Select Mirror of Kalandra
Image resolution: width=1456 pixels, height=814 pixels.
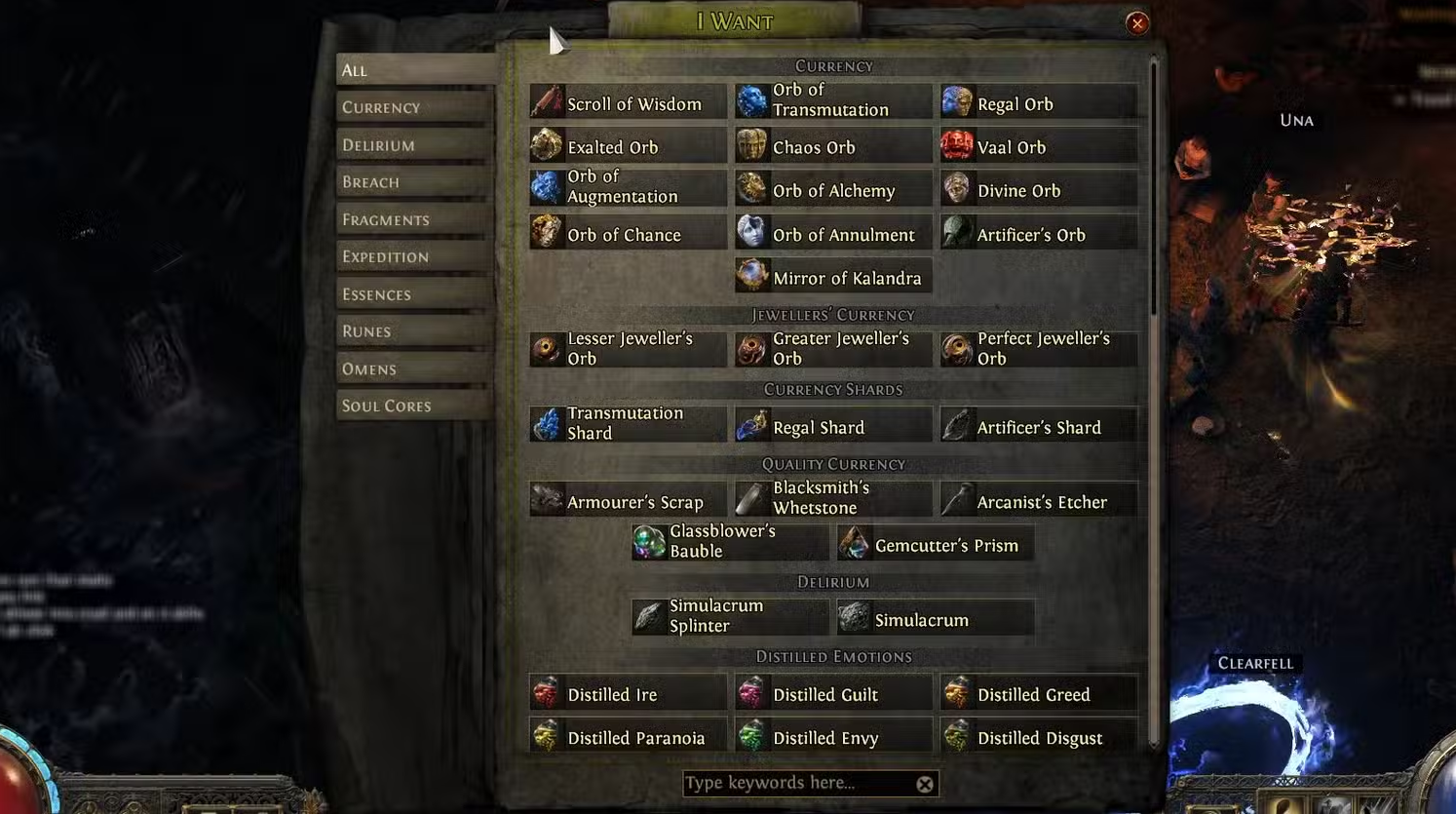click(x=832, y=278)
